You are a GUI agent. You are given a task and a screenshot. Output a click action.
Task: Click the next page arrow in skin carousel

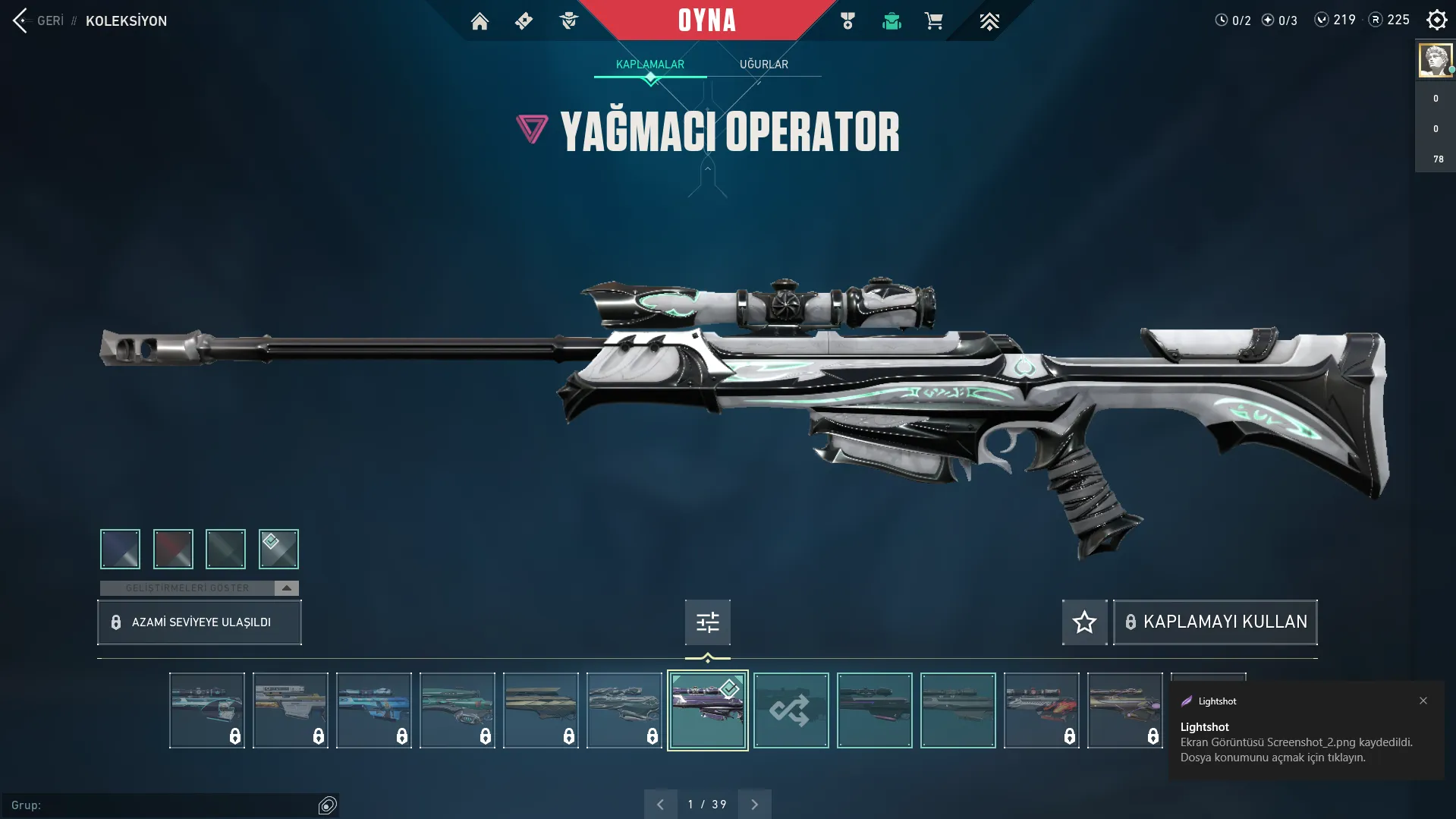pos(754,803)
